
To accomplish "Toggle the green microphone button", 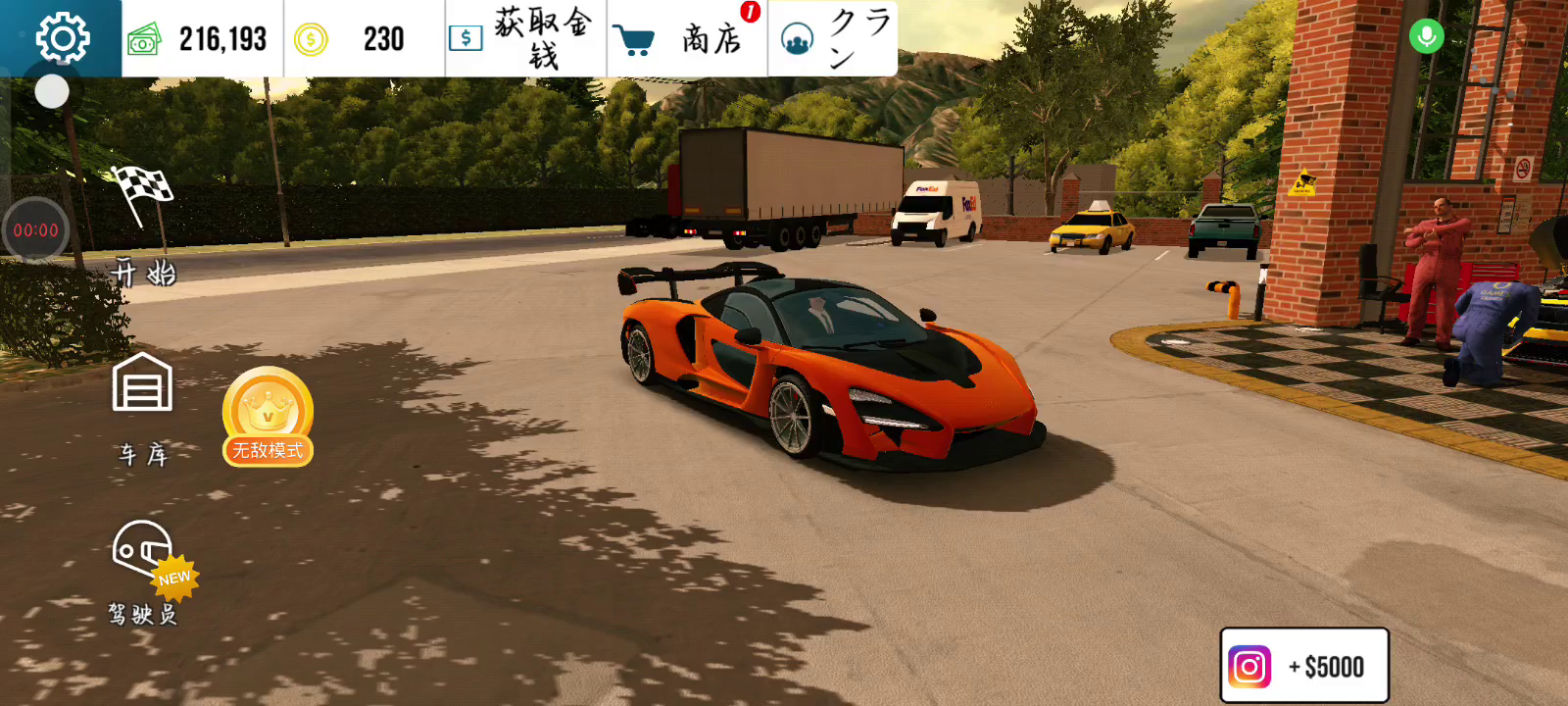I will (x=1426, y=37).
